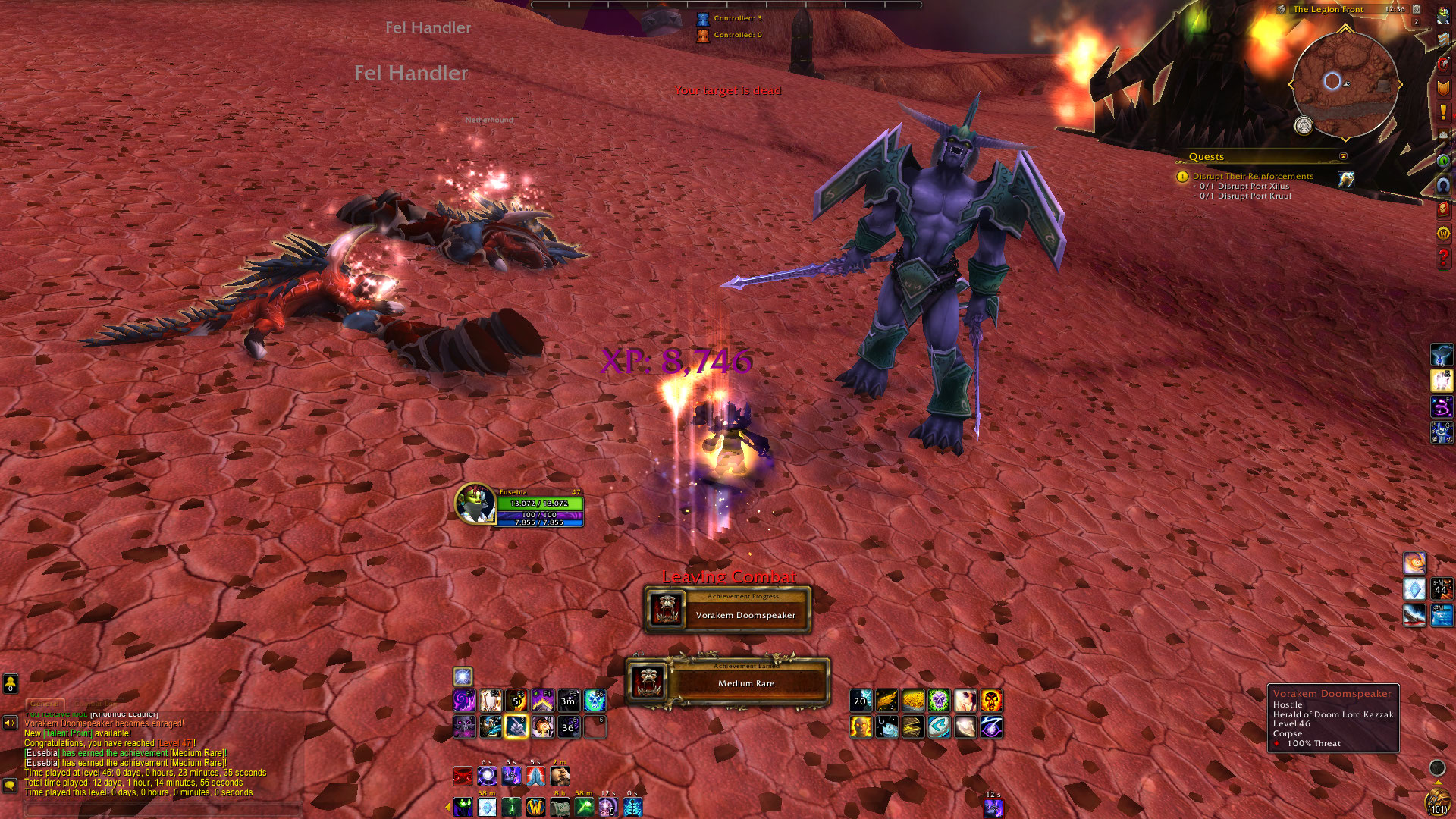The height and width of the screenshot is (819, 1456).
Task: Cast the green skull F6 spell
Action: coord(595,700)
